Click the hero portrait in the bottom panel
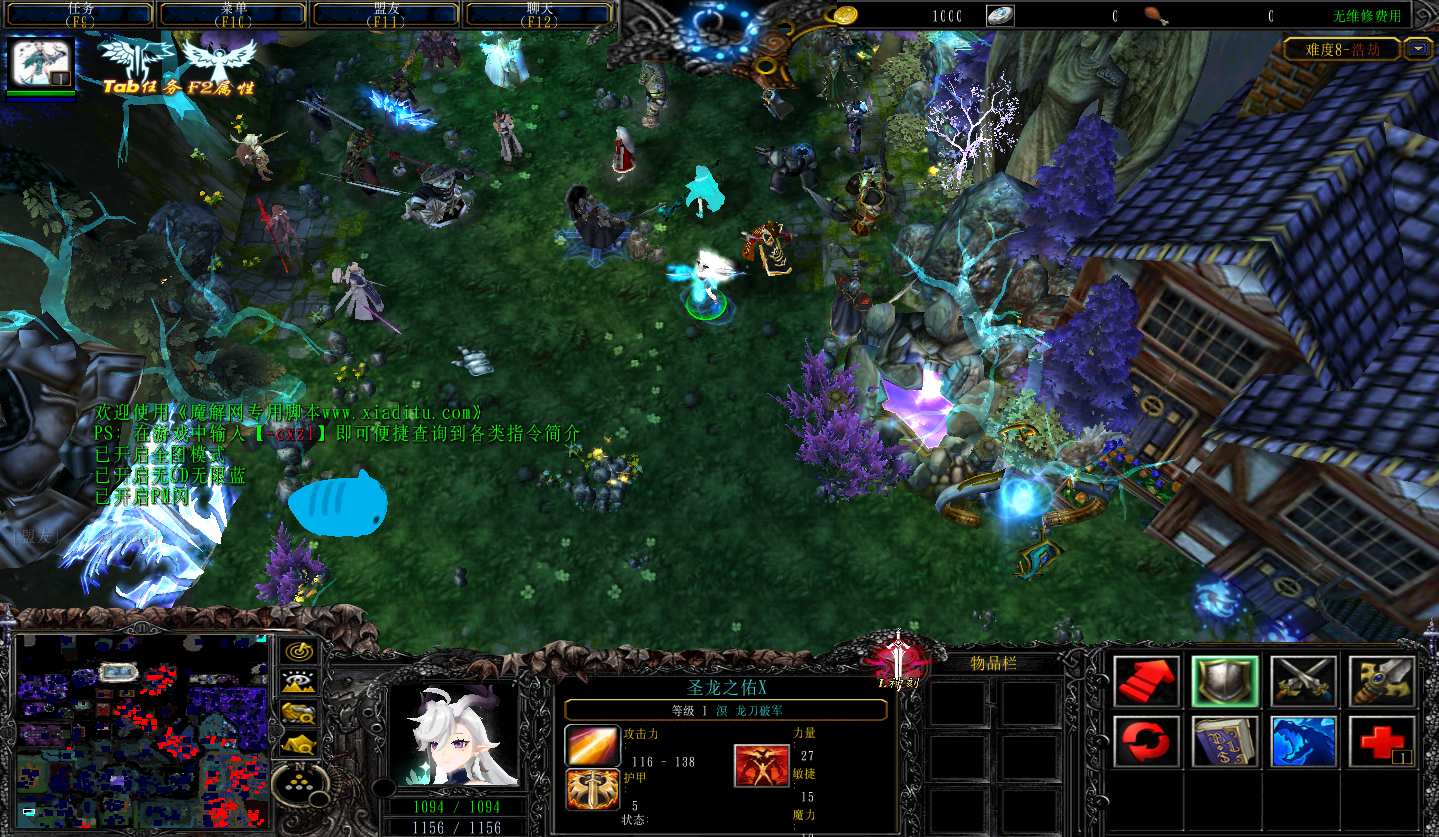The image size is (1439, 837). coord(453,735)
